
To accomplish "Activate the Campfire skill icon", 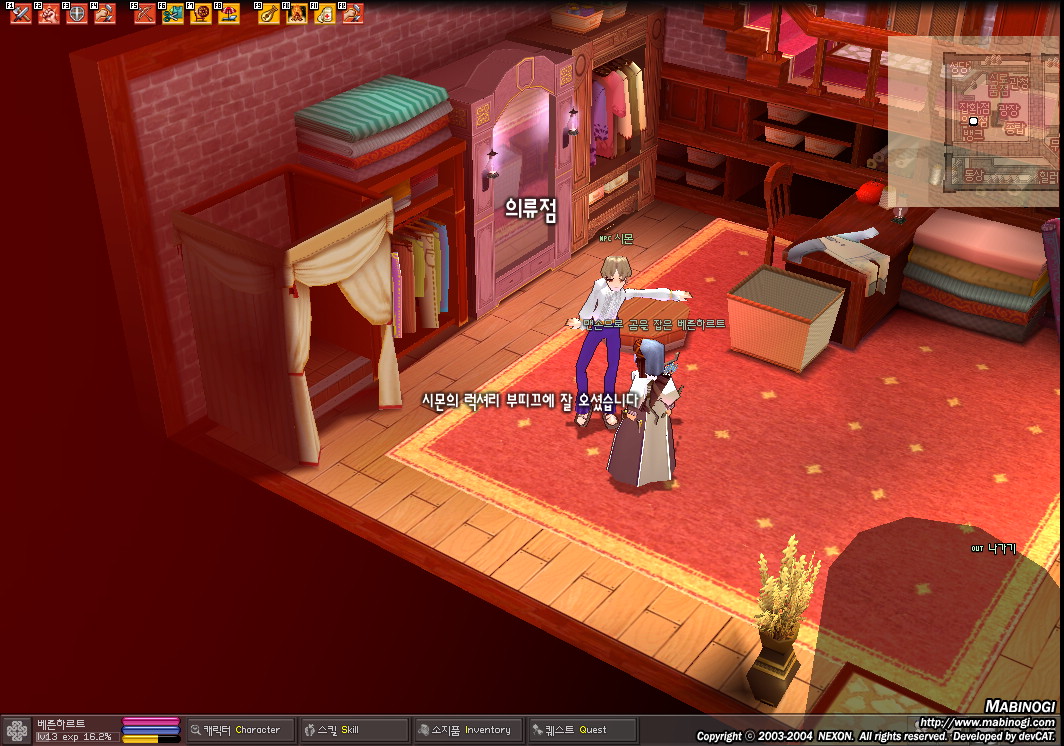I will tap(296, 14).
